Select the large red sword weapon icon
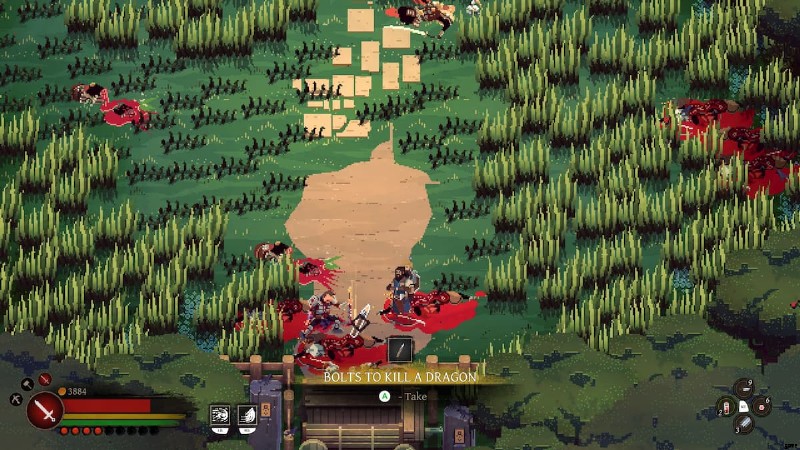 (x=45, y=410)
